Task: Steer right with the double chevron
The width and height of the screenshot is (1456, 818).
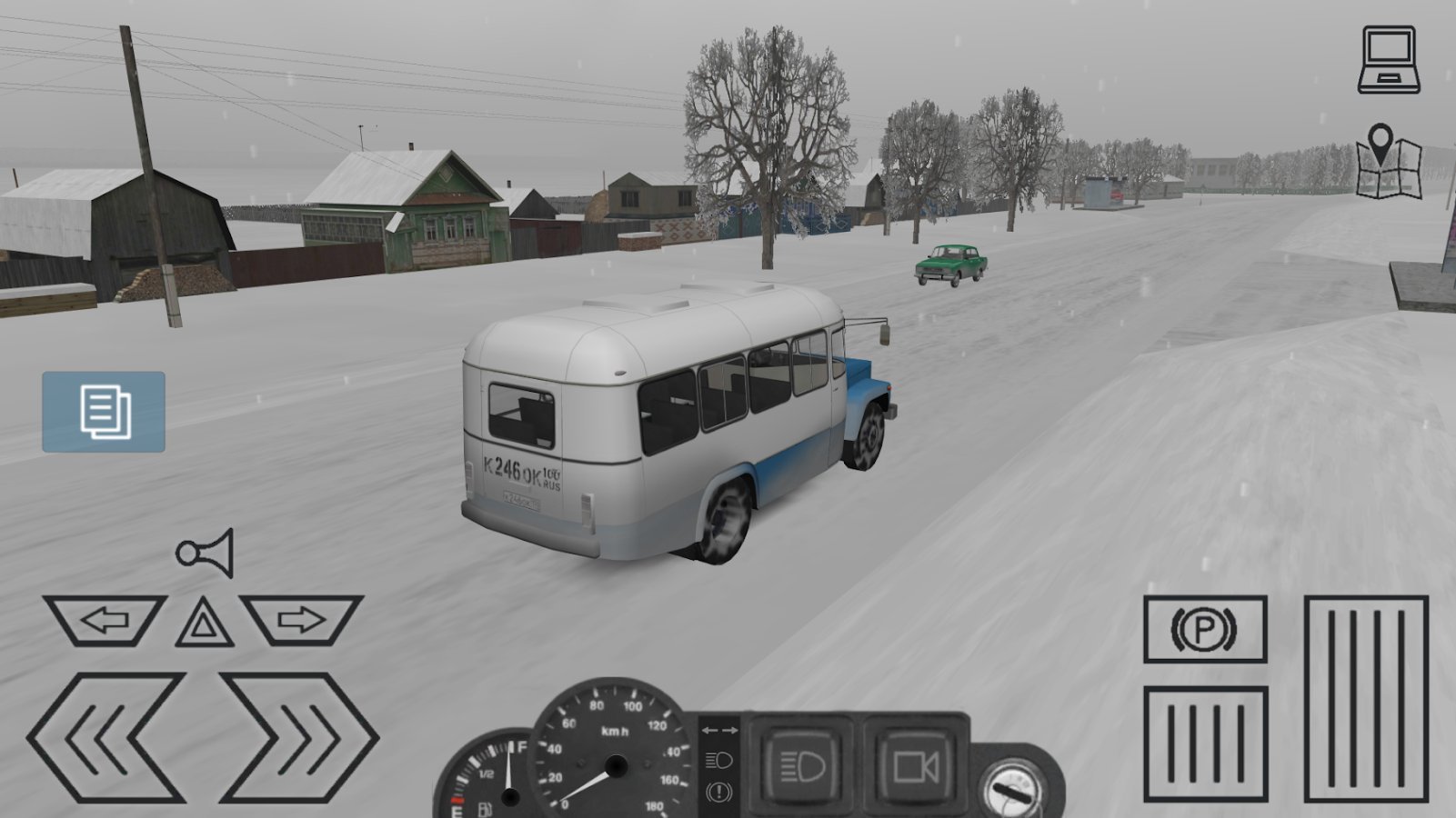Action: point(298,737)
